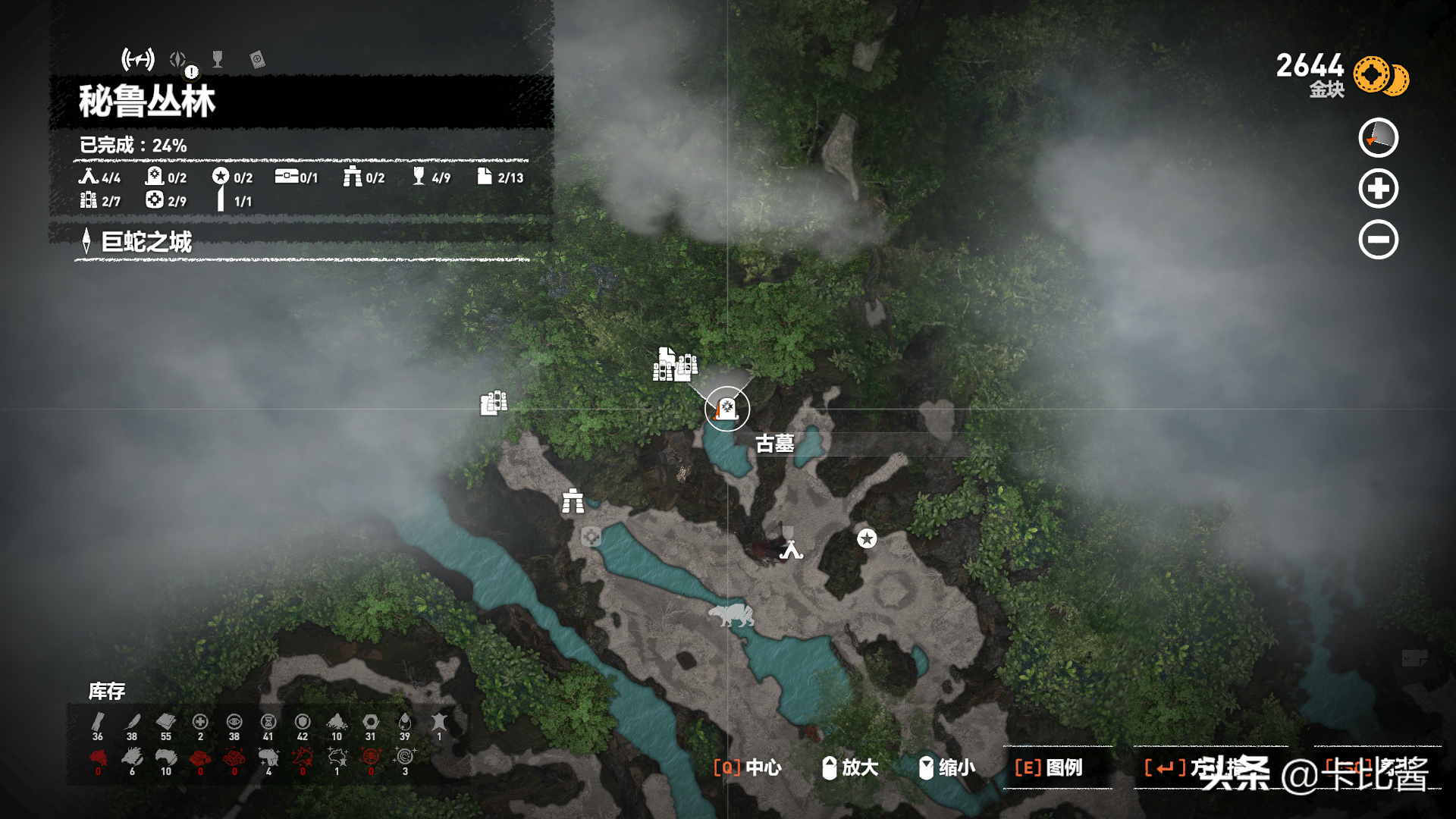This screenshot has height=819, width=1456.
Task: Click the zoom-in plus button
Action: [x=1378, y=189]
